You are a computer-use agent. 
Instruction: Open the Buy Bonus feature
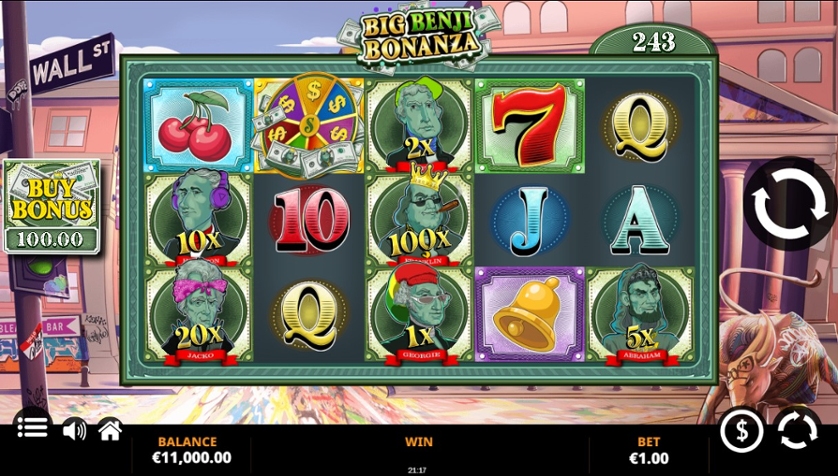pyautogui.click(x=52, y=205)
